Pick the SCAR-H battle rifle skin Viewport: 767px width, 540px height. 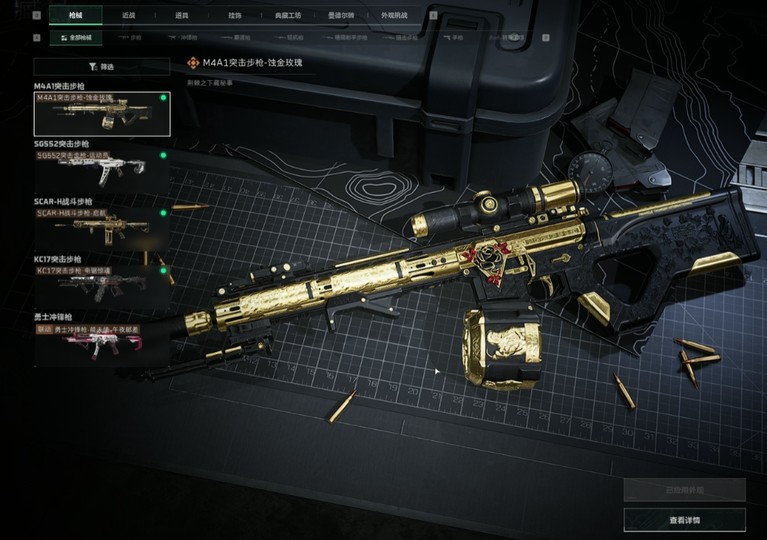coord(102,227)
